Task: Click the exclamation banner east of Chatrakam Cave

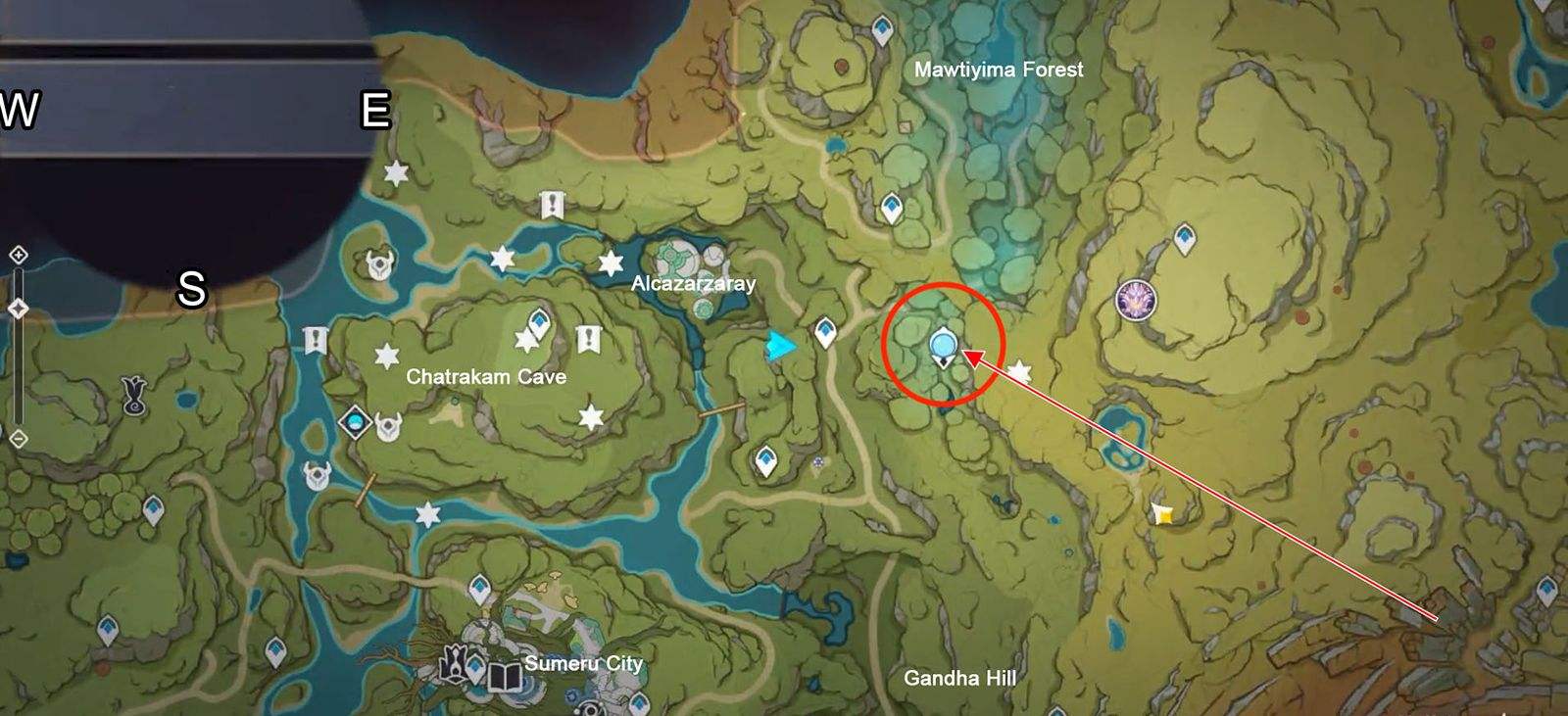Action: pyautogui.click(x=588, y=336)
